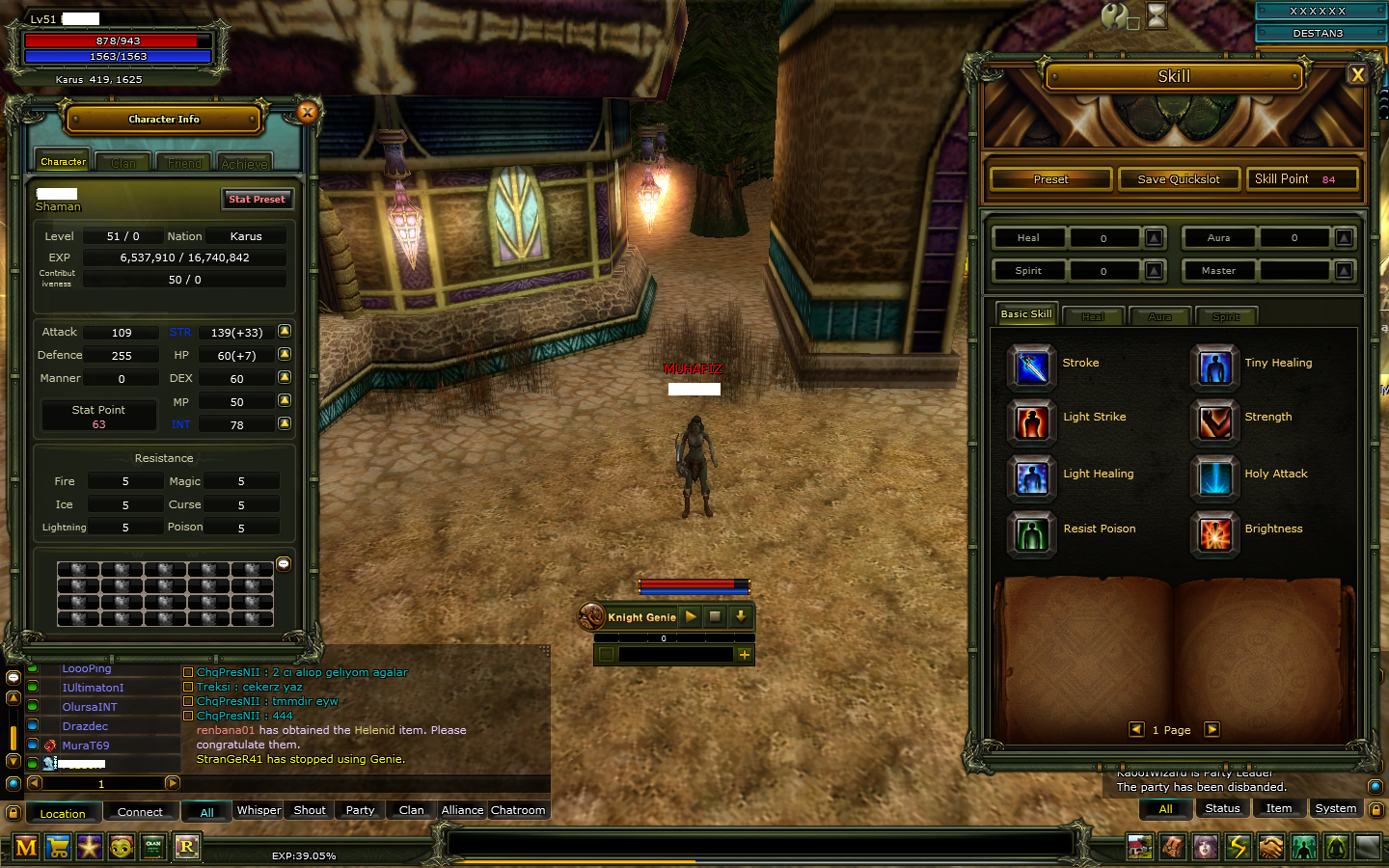Go to next skill page
This screenshot has height=868, width=1389.
1212,729
